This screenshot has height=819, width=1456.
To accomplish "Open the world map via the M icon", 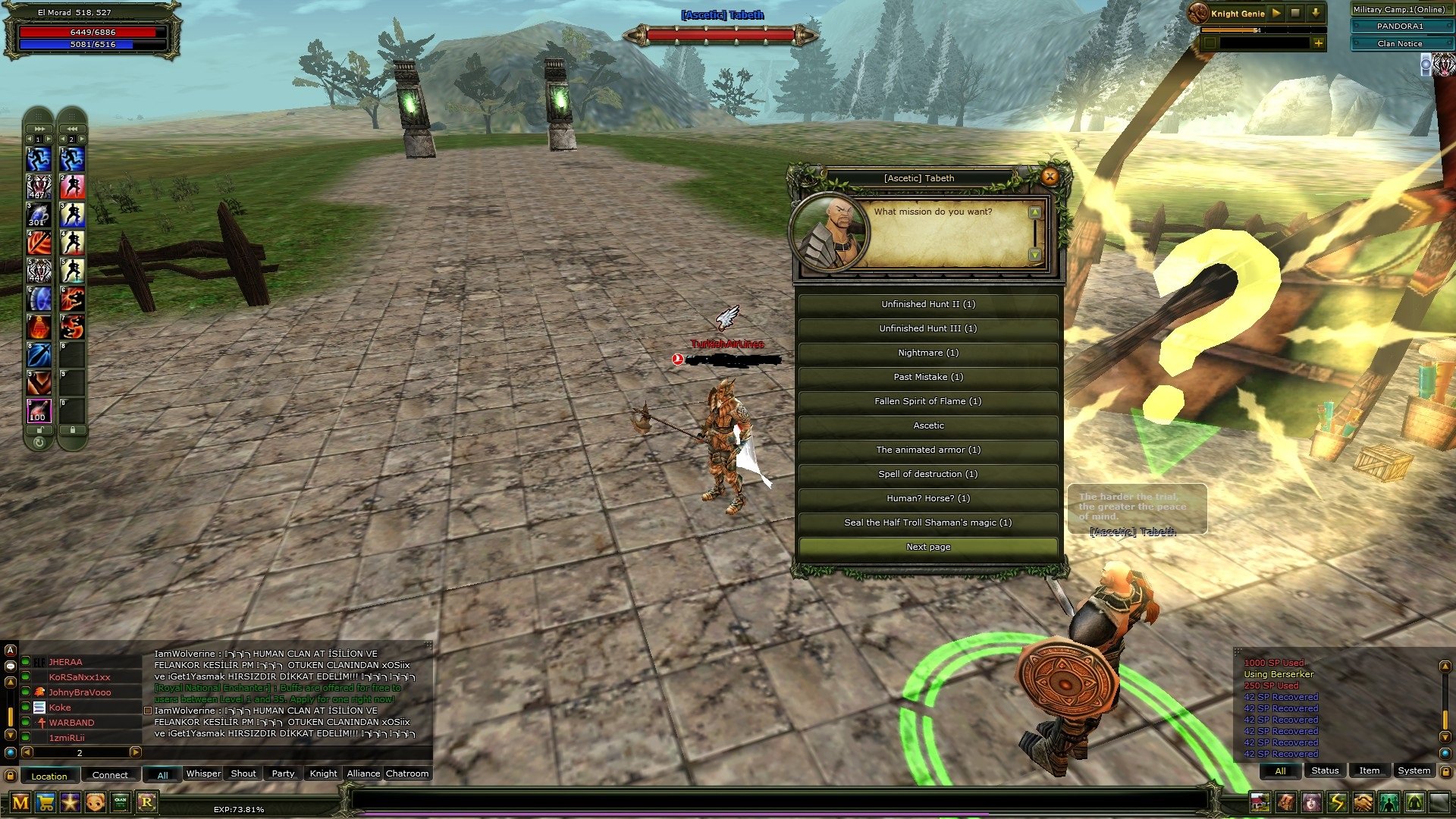I will [20, 802].
